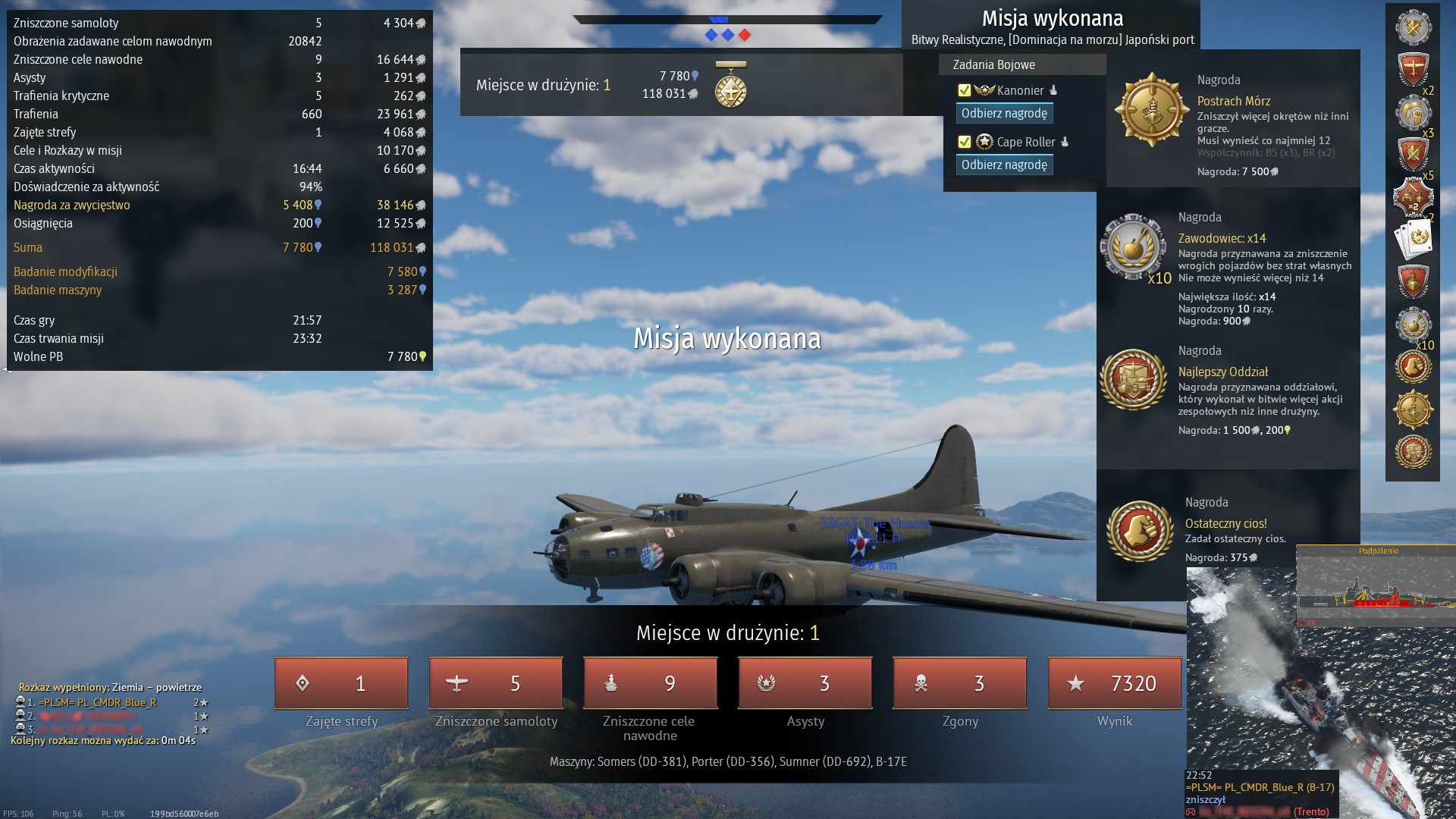This screenshot has height=819, width=1456.
Task: Select the Zniszczone samoloty stat tile
Action: click(496, 683)
